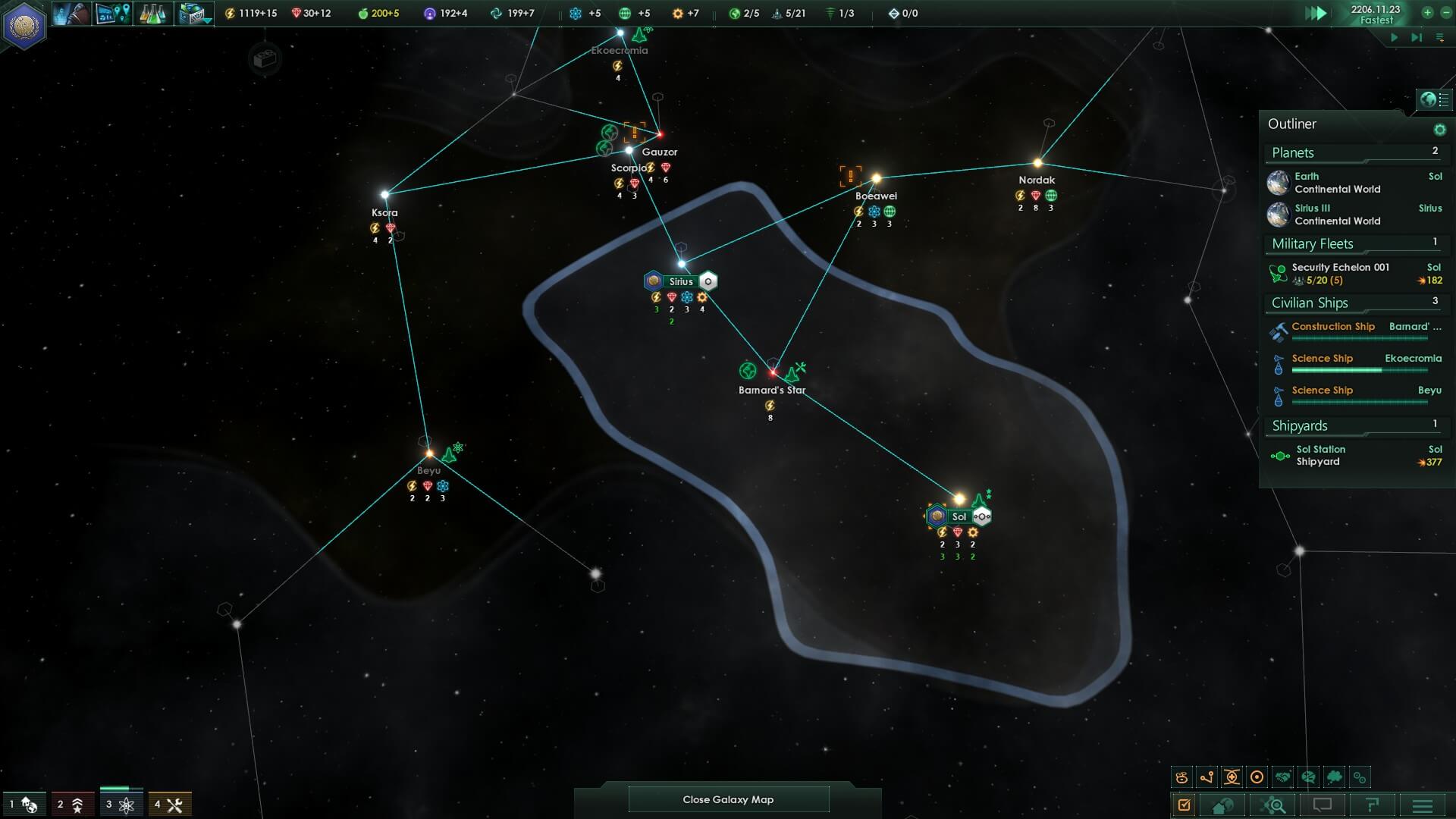The width and height of the screenshot is (1456, 819).
Task: Open the Outliner settings gear
Action: [1439, 130]
